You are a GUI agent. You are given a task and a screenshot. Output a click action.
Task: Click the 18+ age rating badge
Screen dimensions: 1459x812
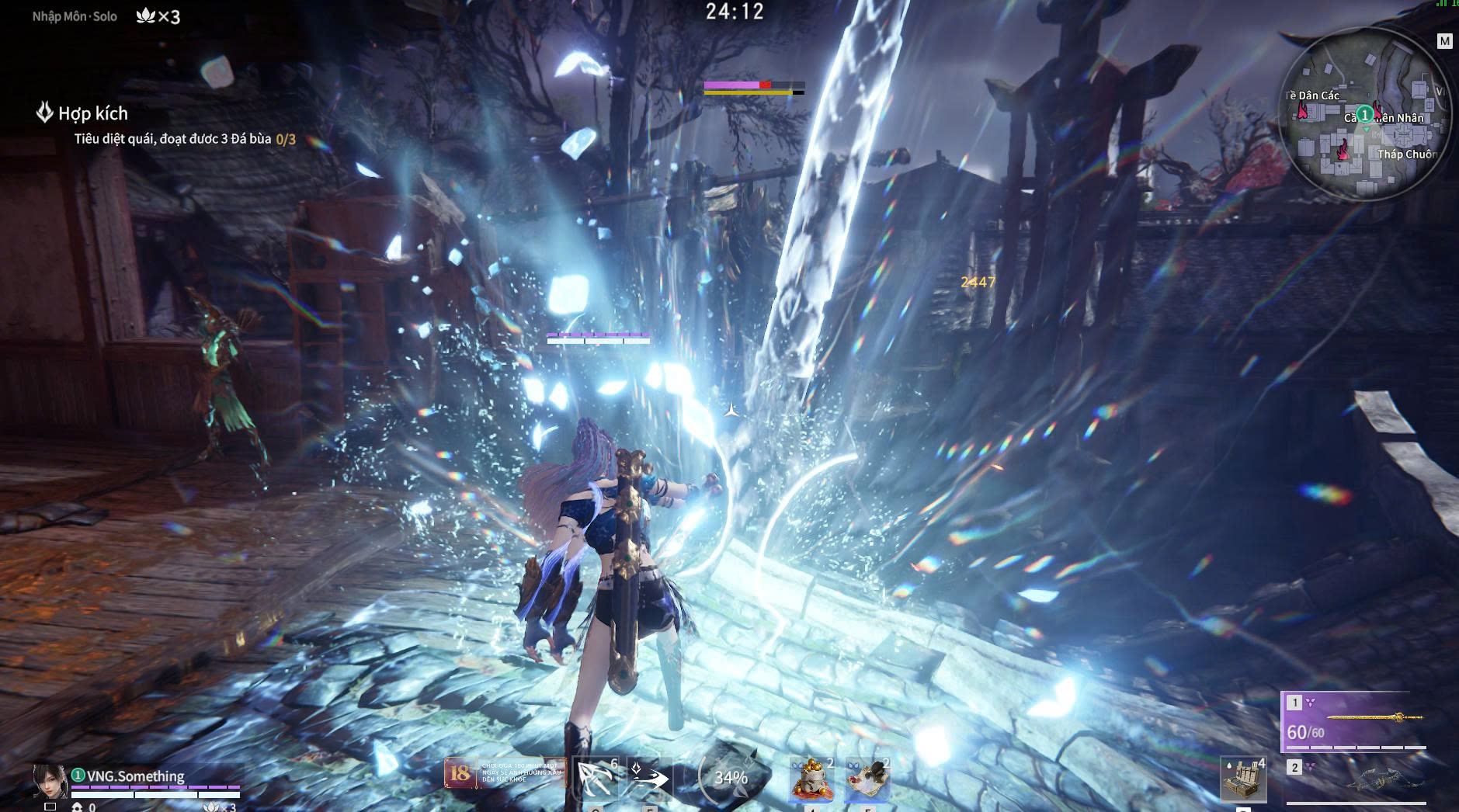460,773
